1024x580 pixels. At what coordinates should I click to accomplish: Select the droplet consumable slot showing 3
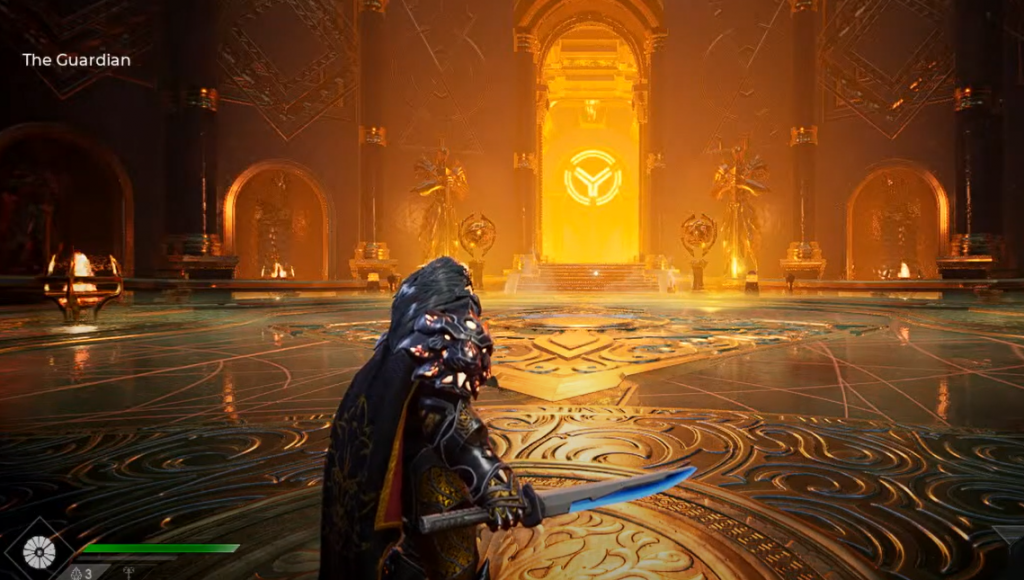(82, 573)
